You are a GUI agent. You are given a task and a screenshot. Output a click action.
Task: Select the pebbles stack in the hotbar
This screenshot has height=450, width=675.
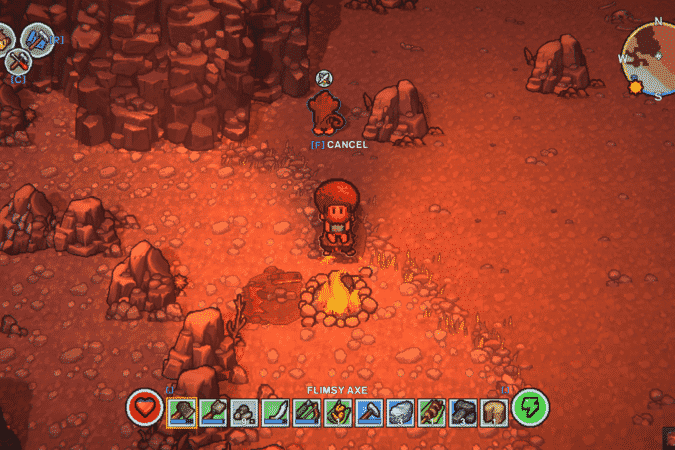coord(244,409)
